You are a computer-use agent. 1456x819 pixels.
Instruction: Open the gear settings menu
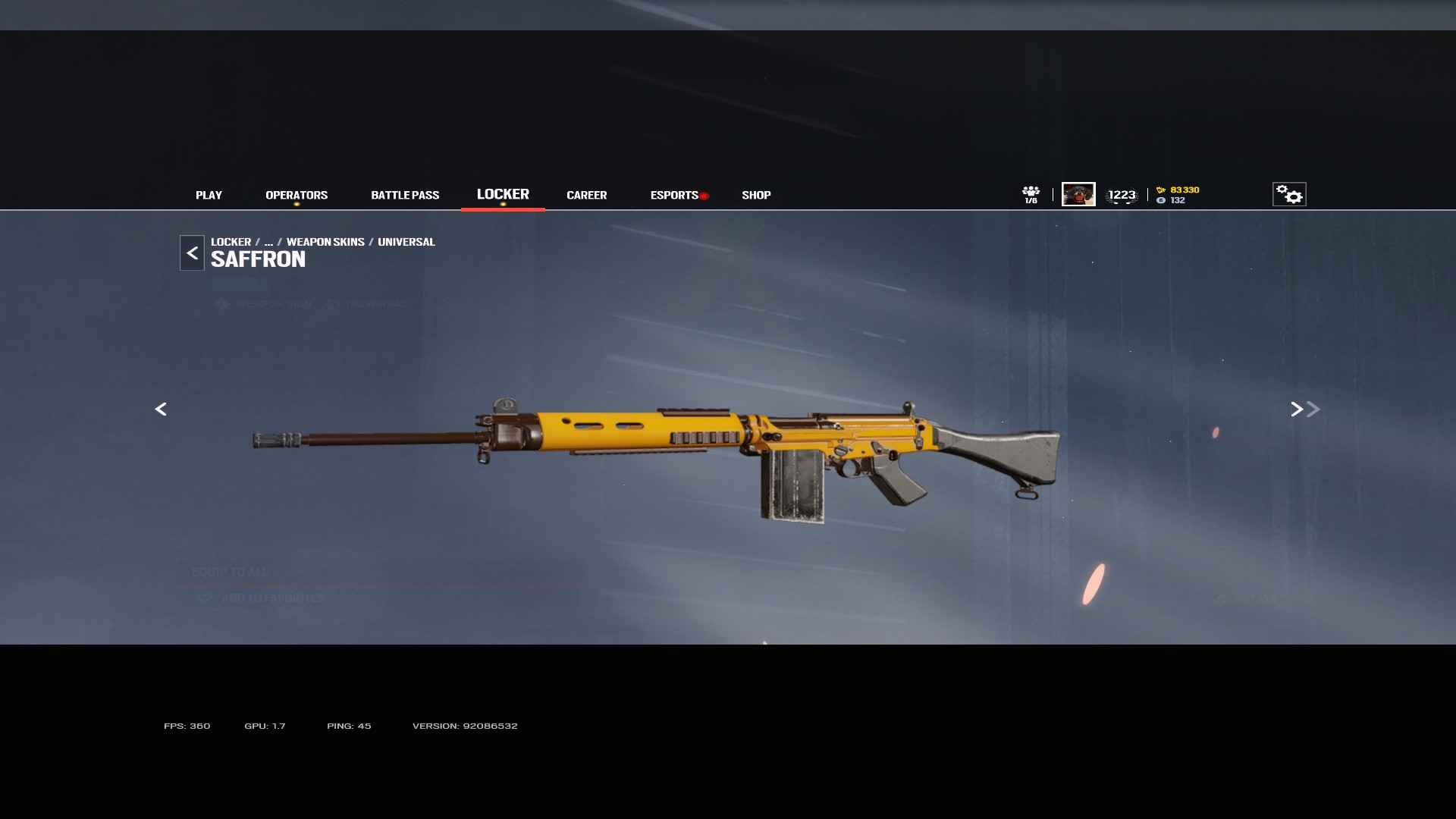tap(1288, 194)
